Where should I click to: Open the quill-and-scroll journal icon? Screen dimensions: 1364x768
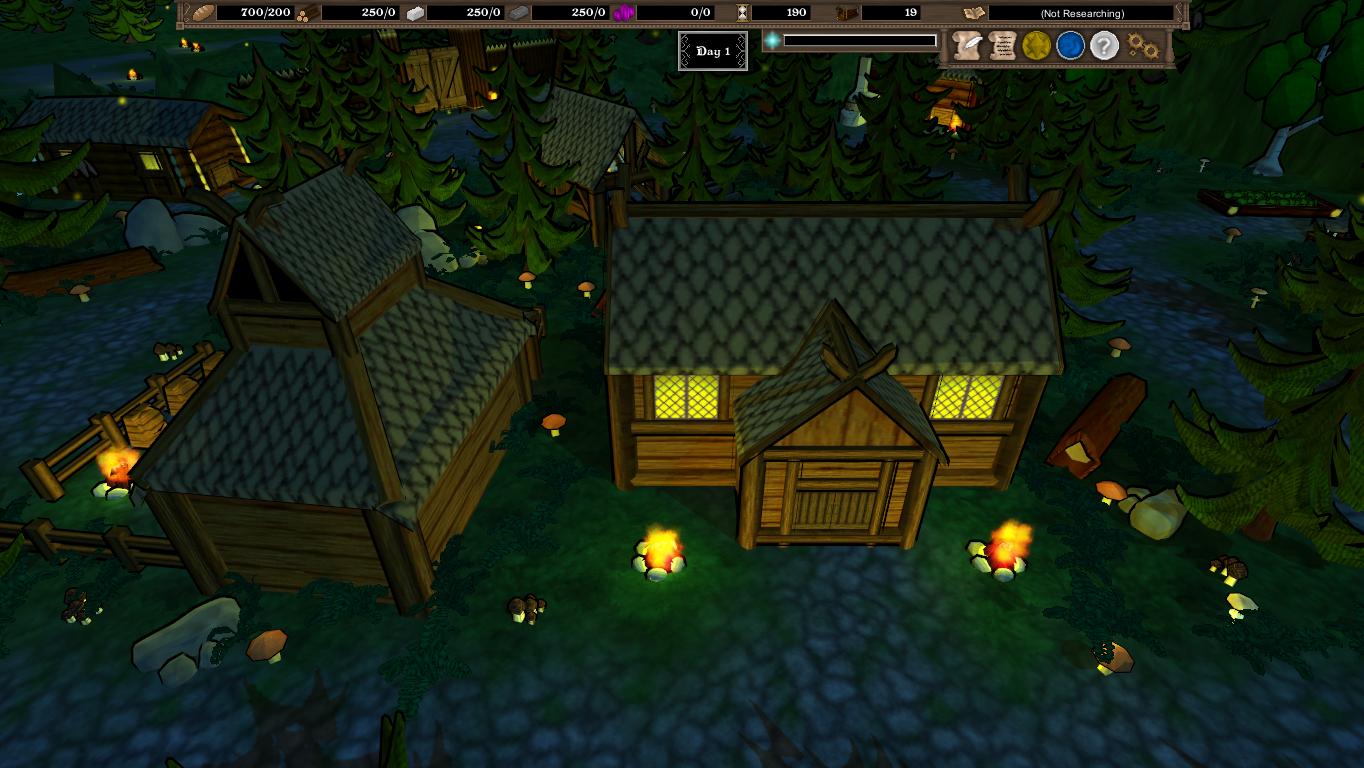point(966,45)
